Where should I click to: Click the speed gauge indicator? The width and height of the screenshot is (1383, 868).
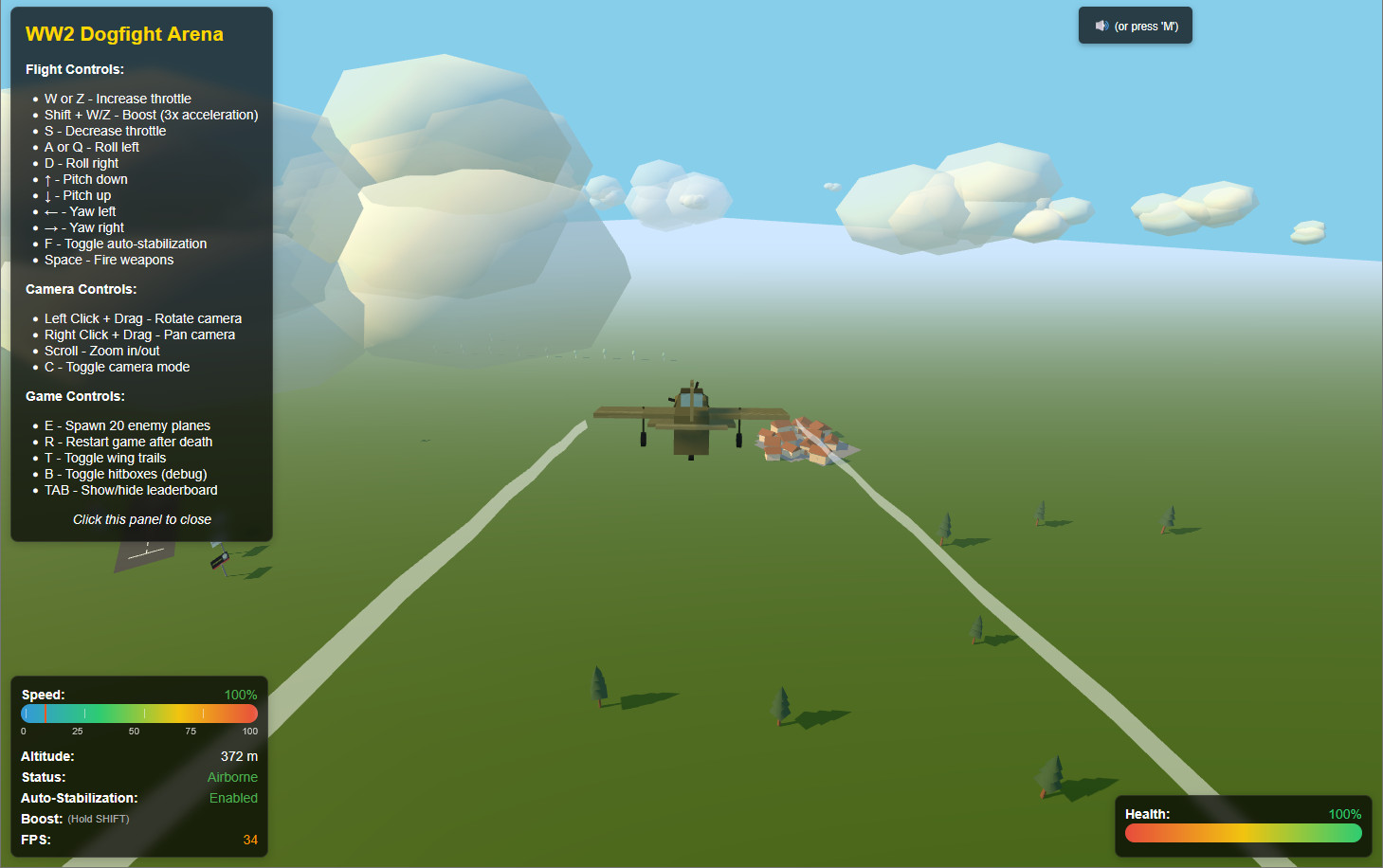click(138, 713)
